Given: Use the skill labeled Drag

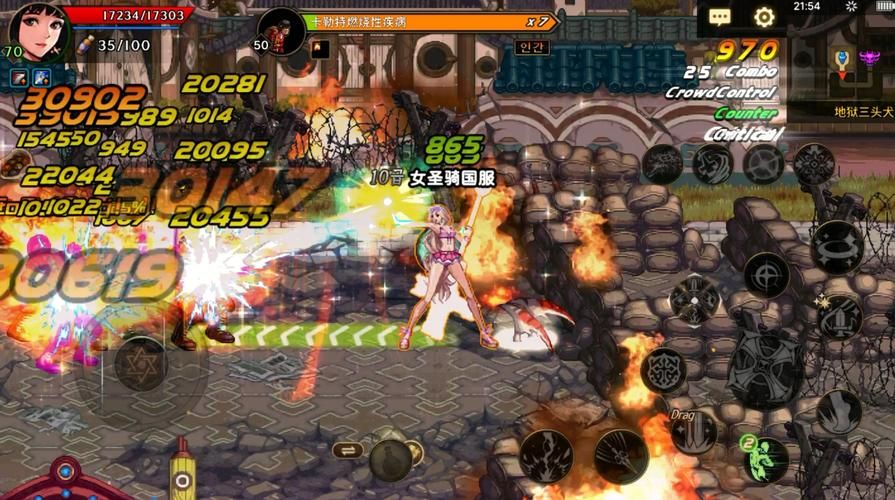Looking at the screenshot, I should pyautogui.click(x=693, y=431).
